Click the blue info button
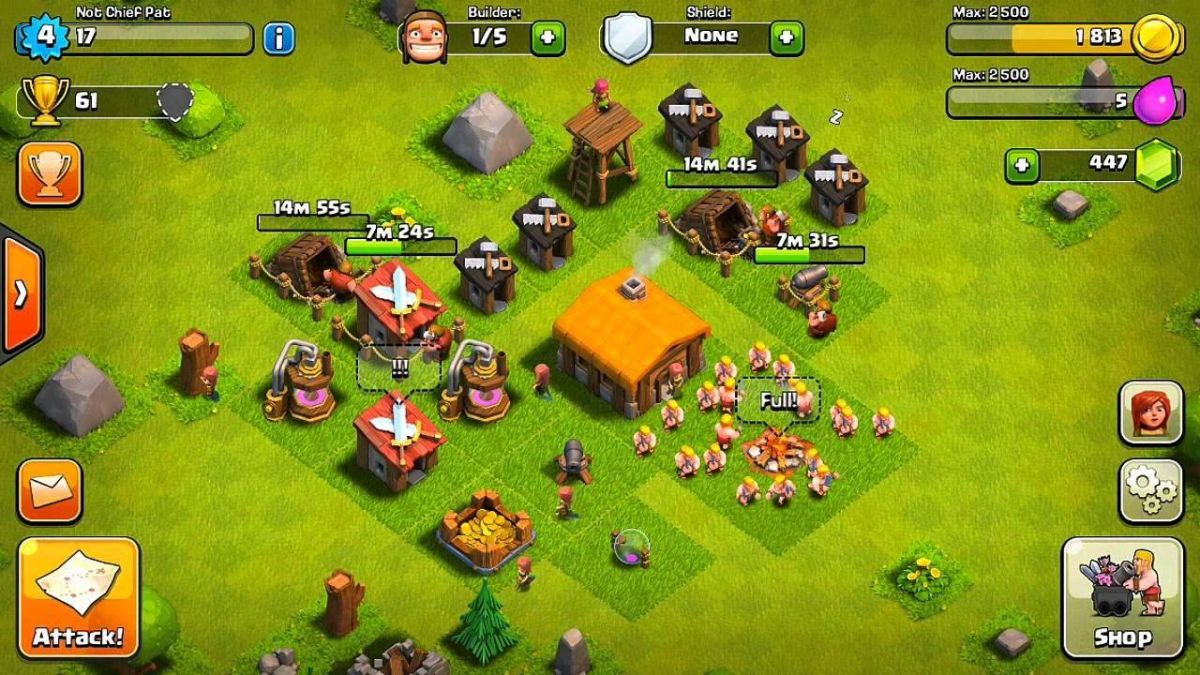This screenshot has width=1200, height=675. click(279, 39)
